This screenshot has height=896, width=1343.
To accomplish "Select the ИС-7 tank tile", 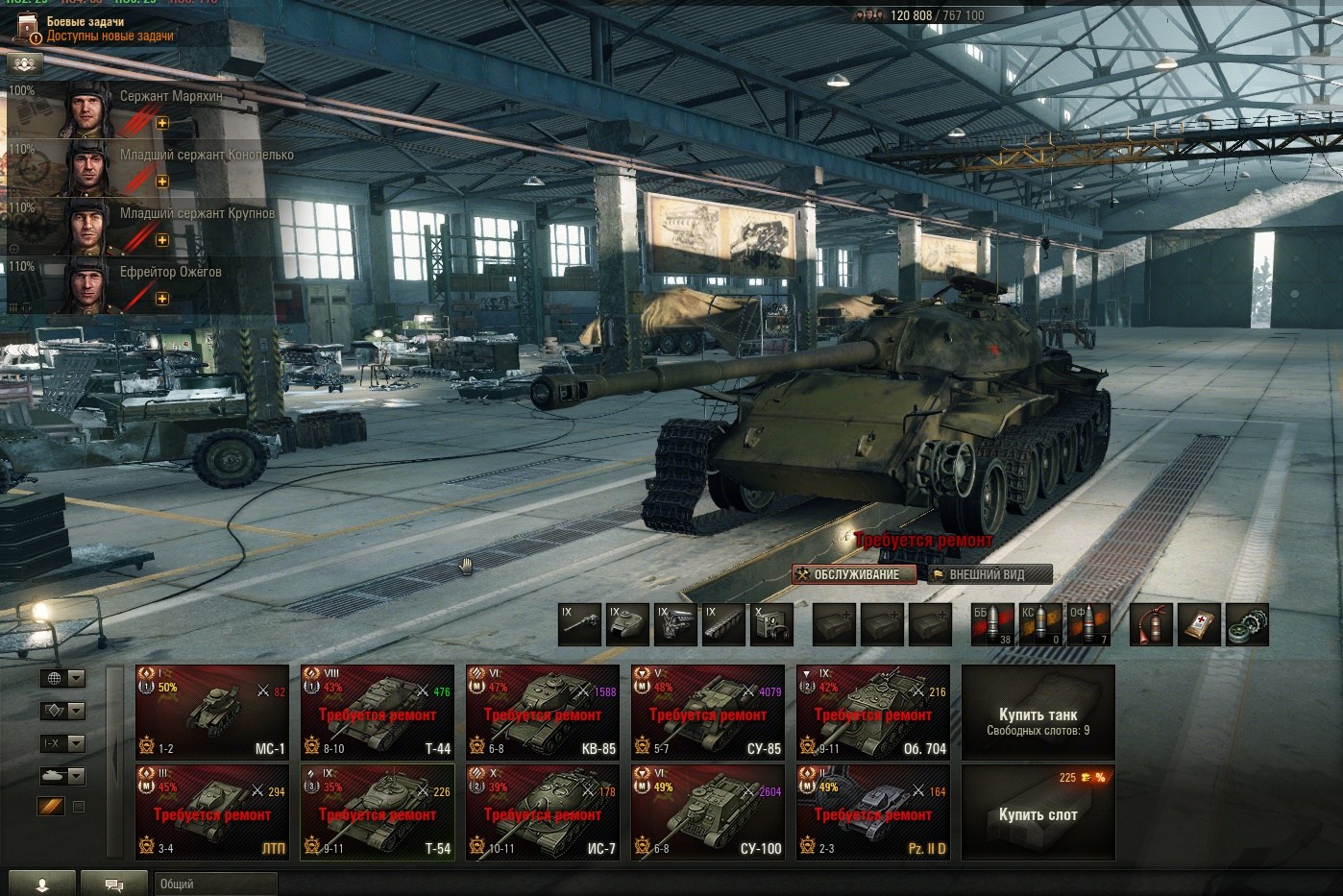I will pyautogui.click(x=542, y=811).
